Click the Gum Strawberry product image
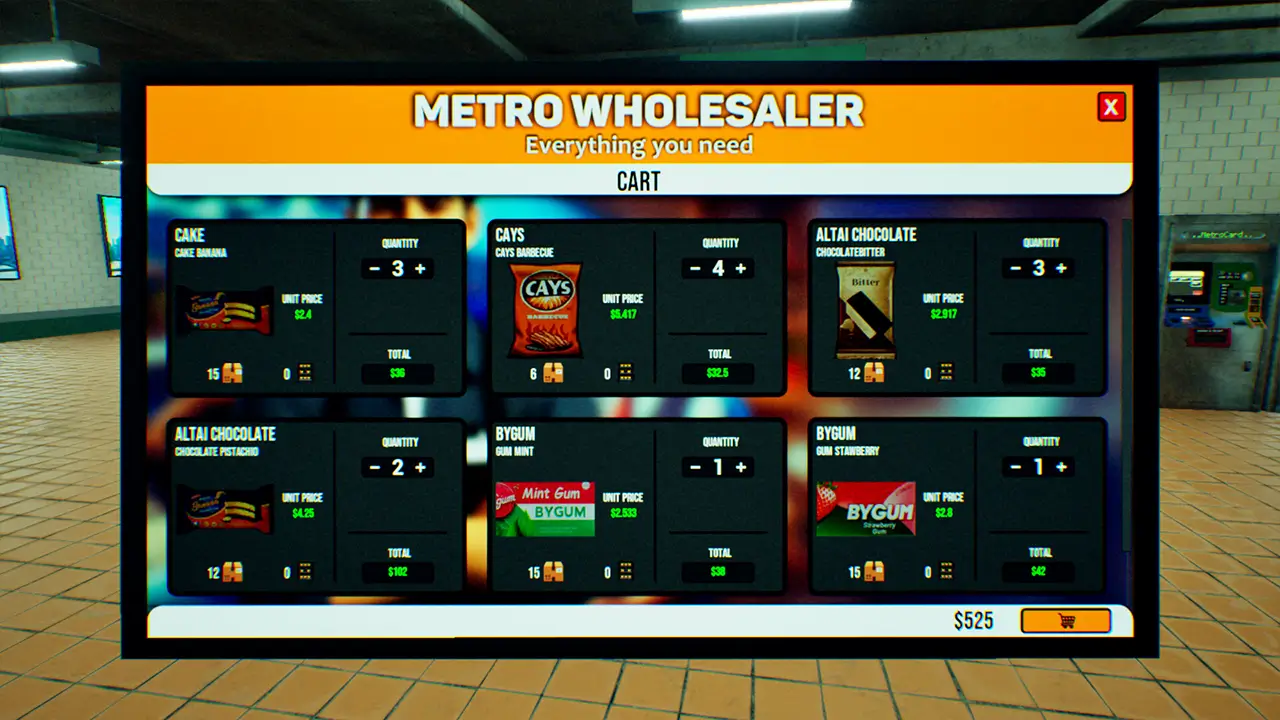Screen dimensions: 1280x720 [866, 511]
